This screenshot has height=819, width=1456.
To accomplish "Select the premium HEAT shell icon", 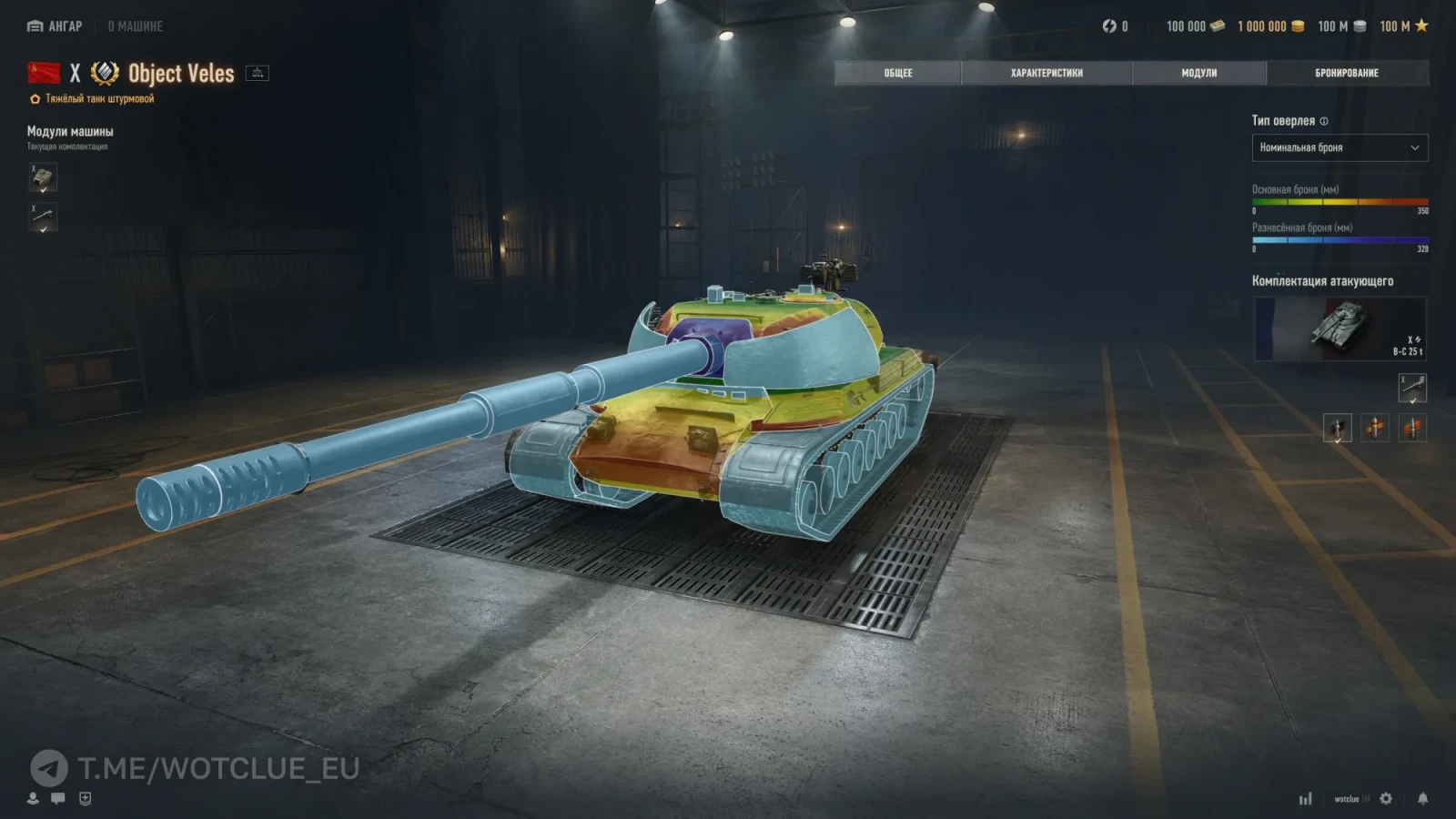I will (x=1375, y=428).
